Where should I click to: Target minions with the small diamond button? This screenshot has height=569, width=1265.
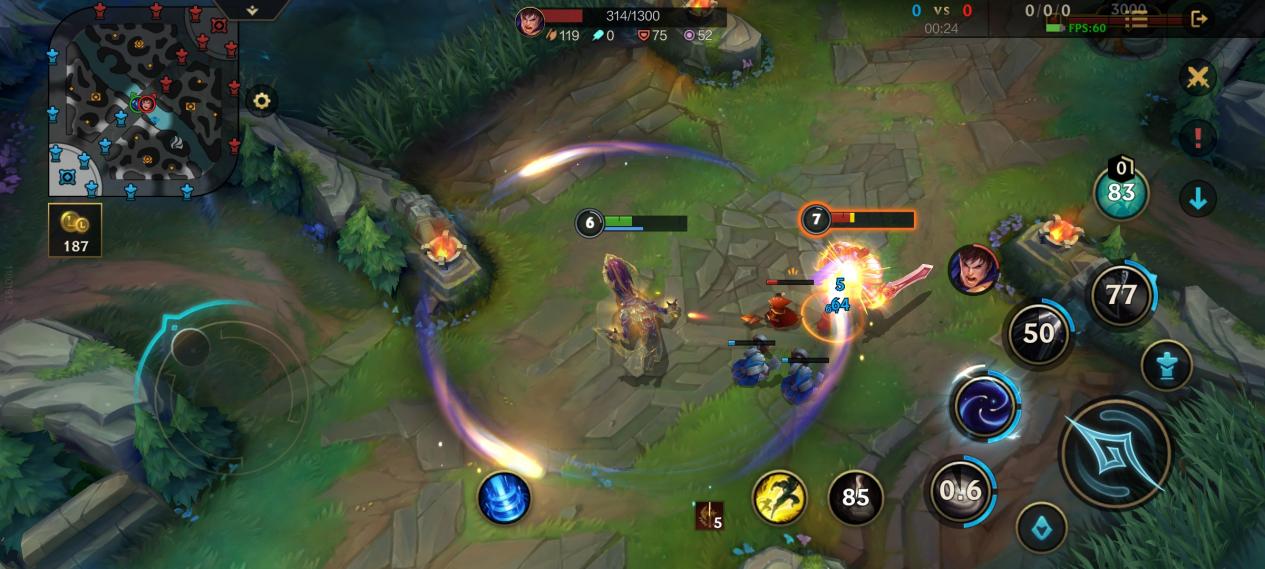[x=1041, y=528]
